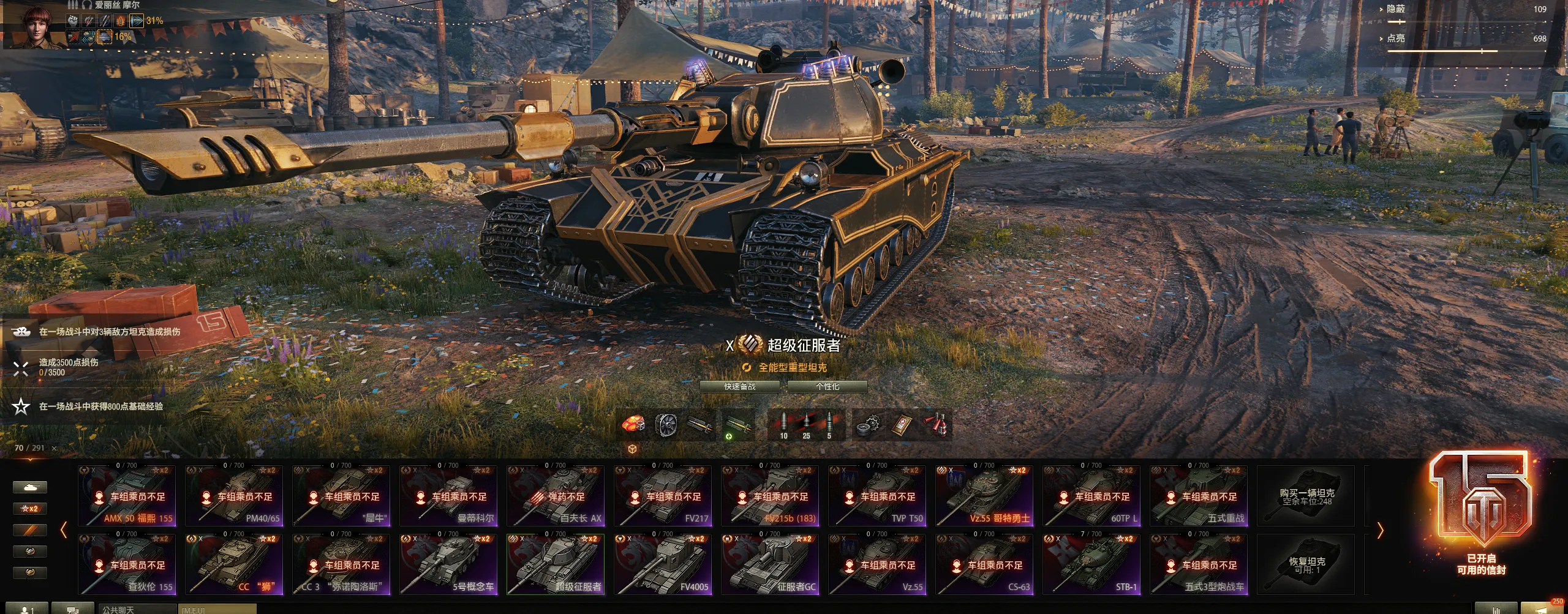
Task: Select the 征服者GC artillery tile
Action: coord(770,564)
